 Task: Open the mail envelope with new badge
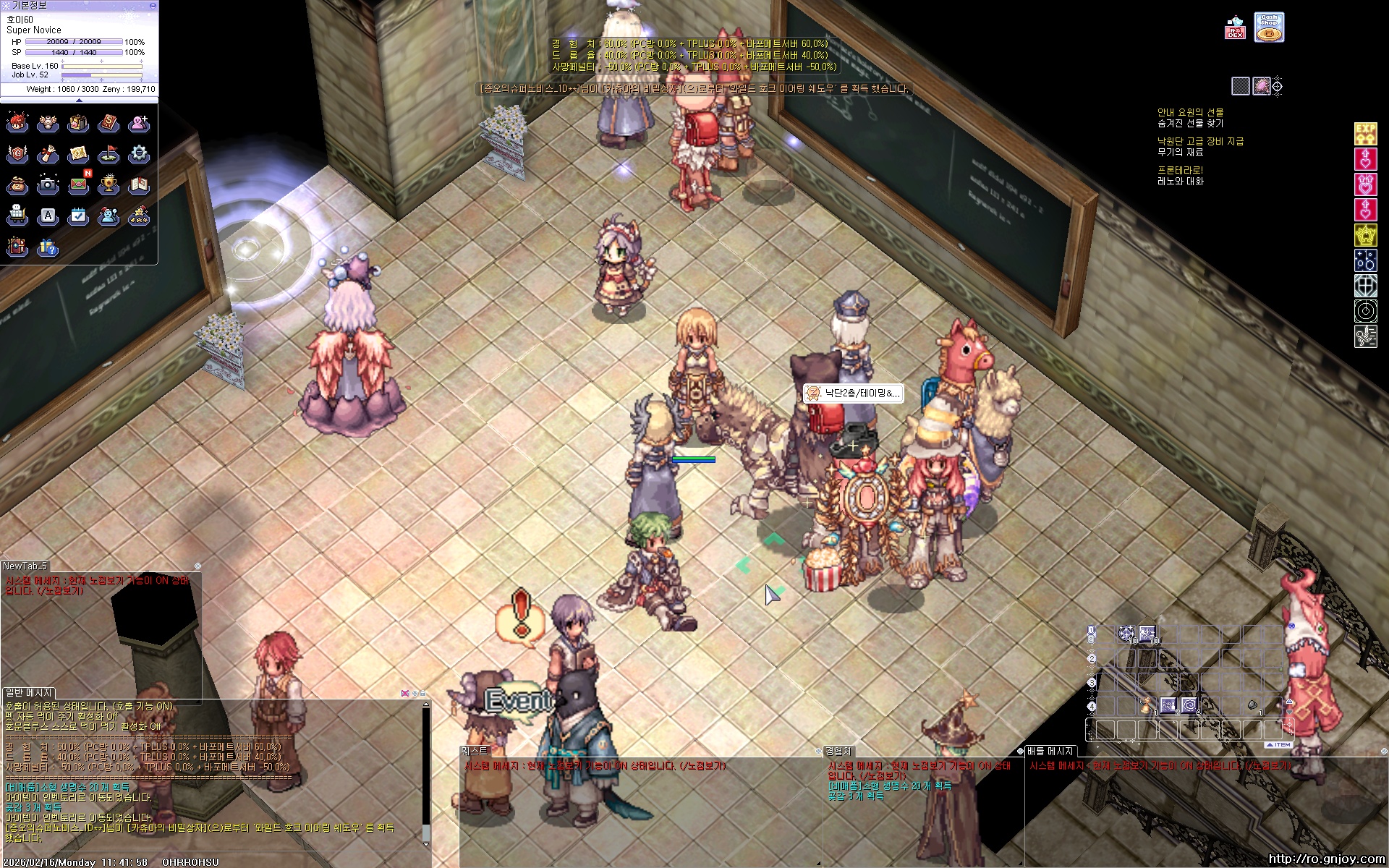[78, 185]
